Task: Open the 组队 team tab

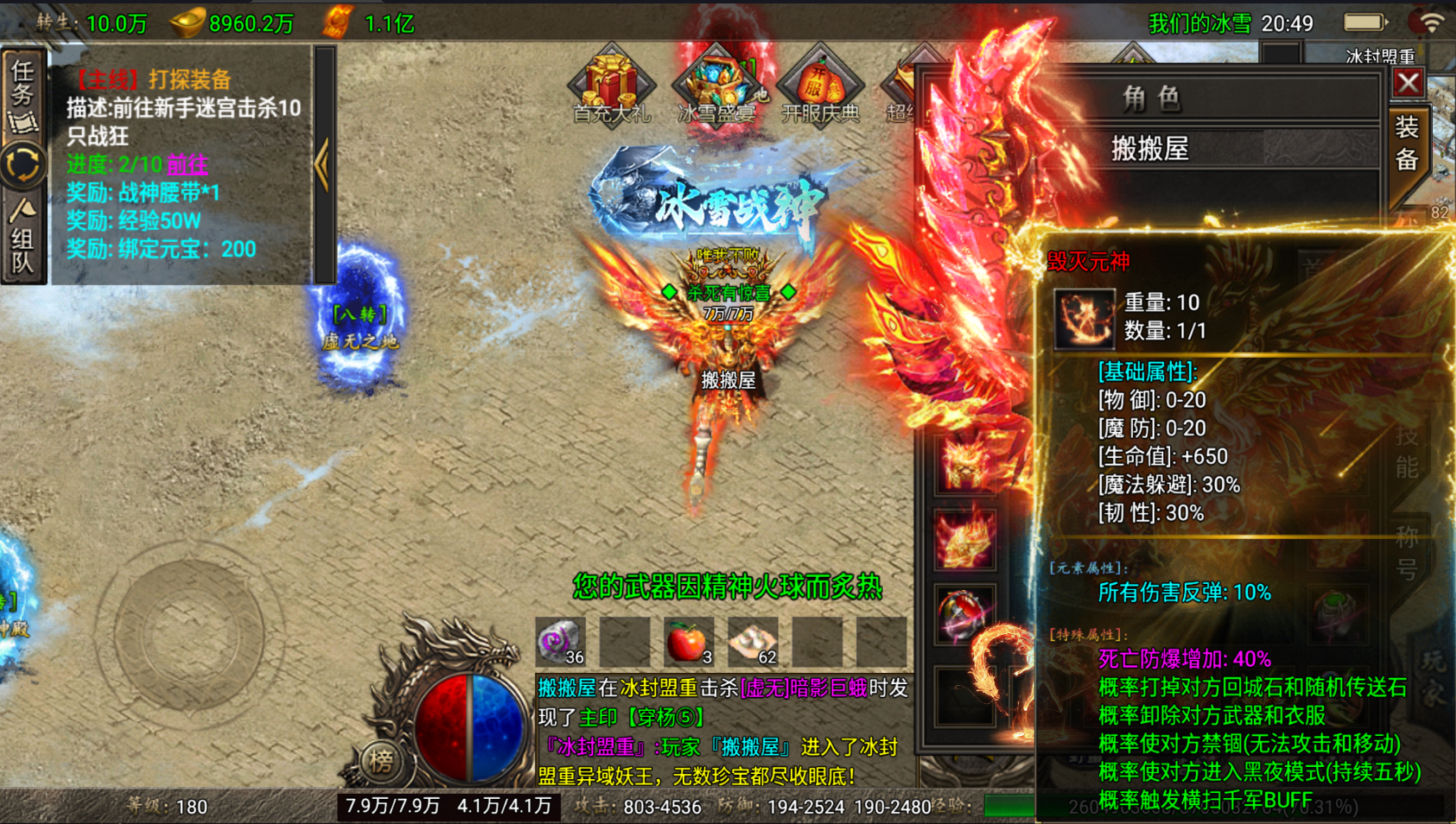Action: (23, 238)
